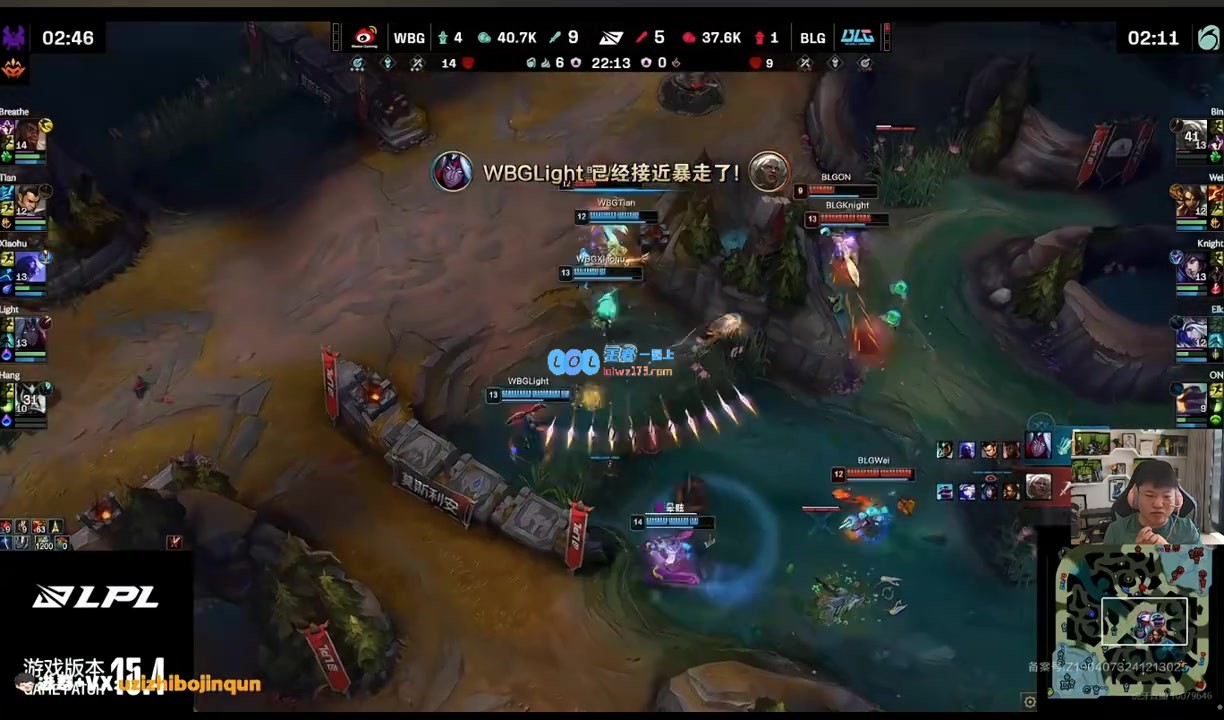Select Bin's champion portrait
This screenshot has height=720, width=1224.
tap(1192, 135)
